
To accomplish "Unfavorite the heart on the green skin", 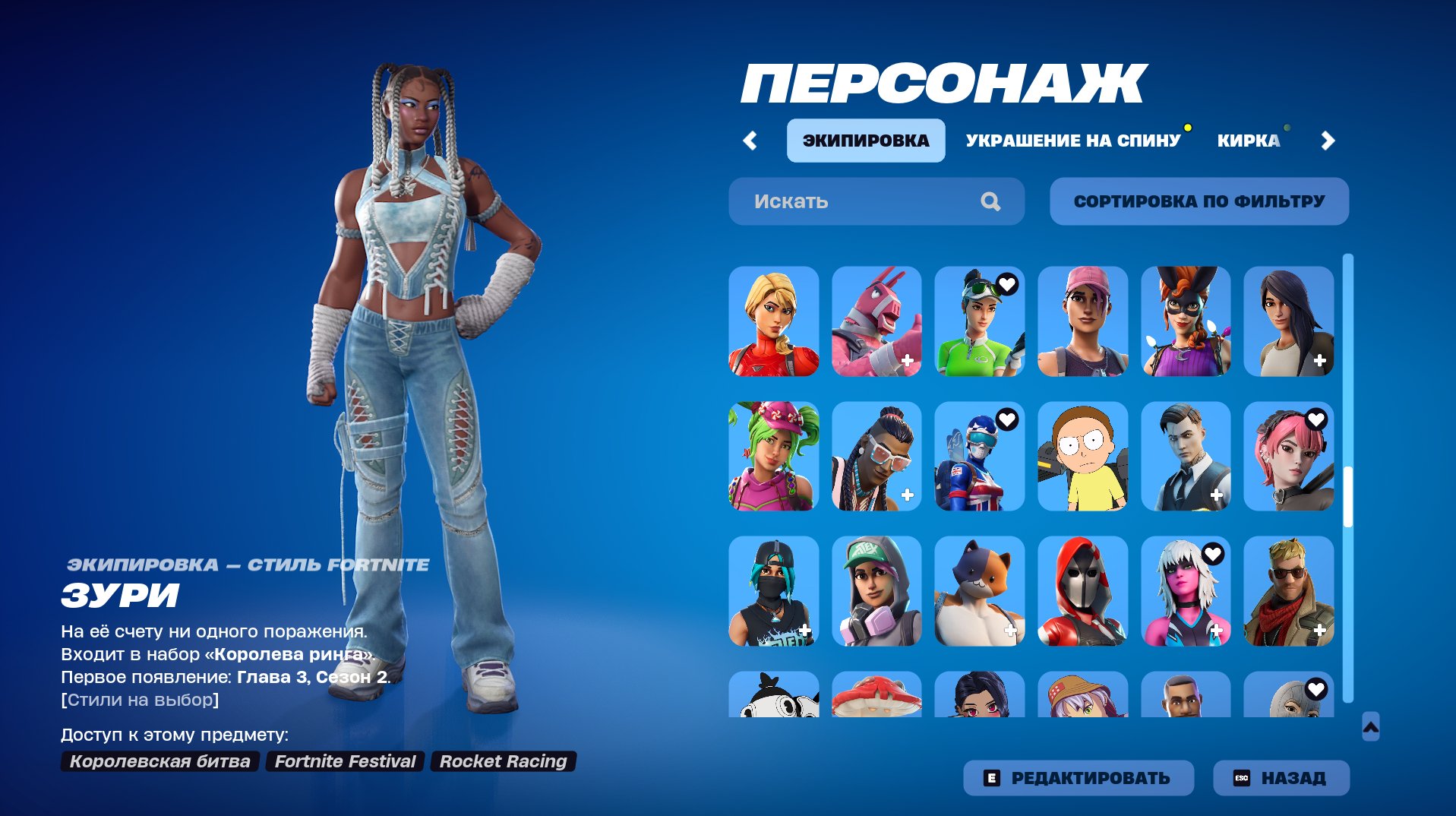I will coord(1006,283).
